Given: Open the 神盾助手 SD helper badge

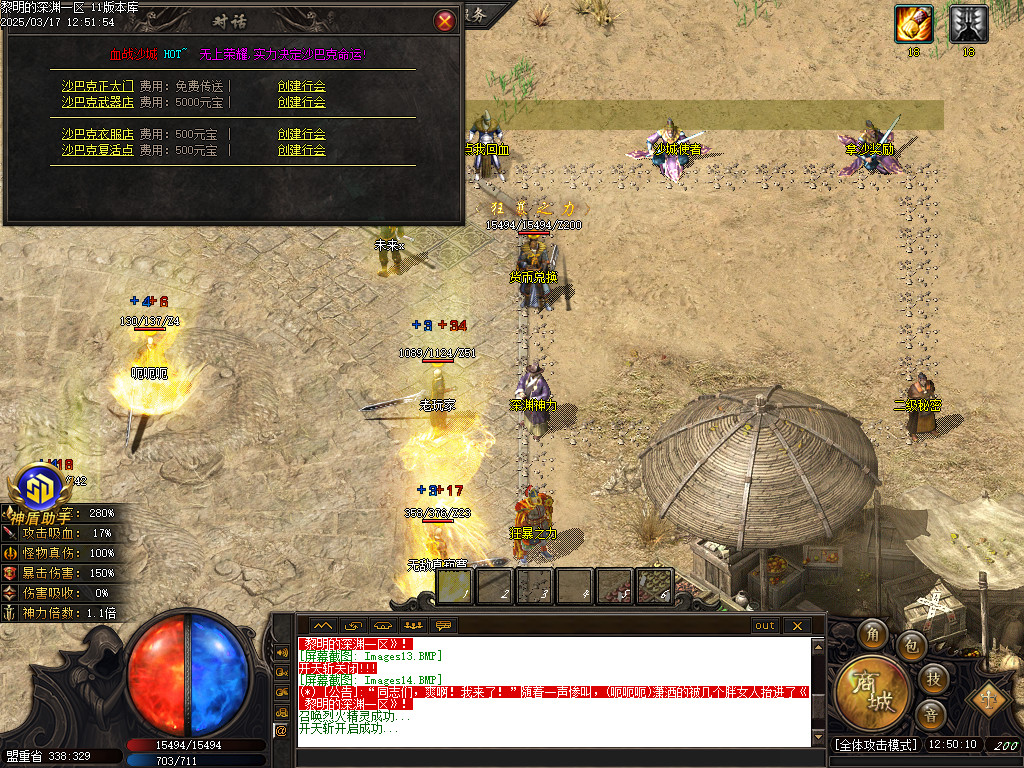Looking at the screenshot, I should point(42,490).
